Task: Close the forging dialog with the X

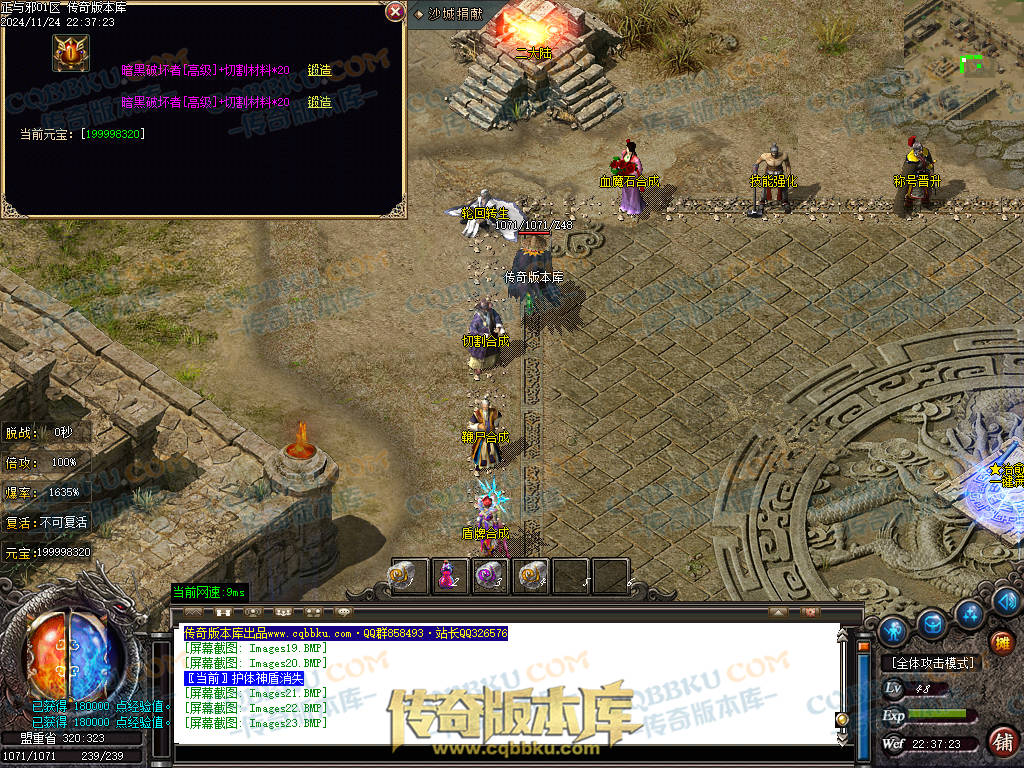Action: click(396, 12)
